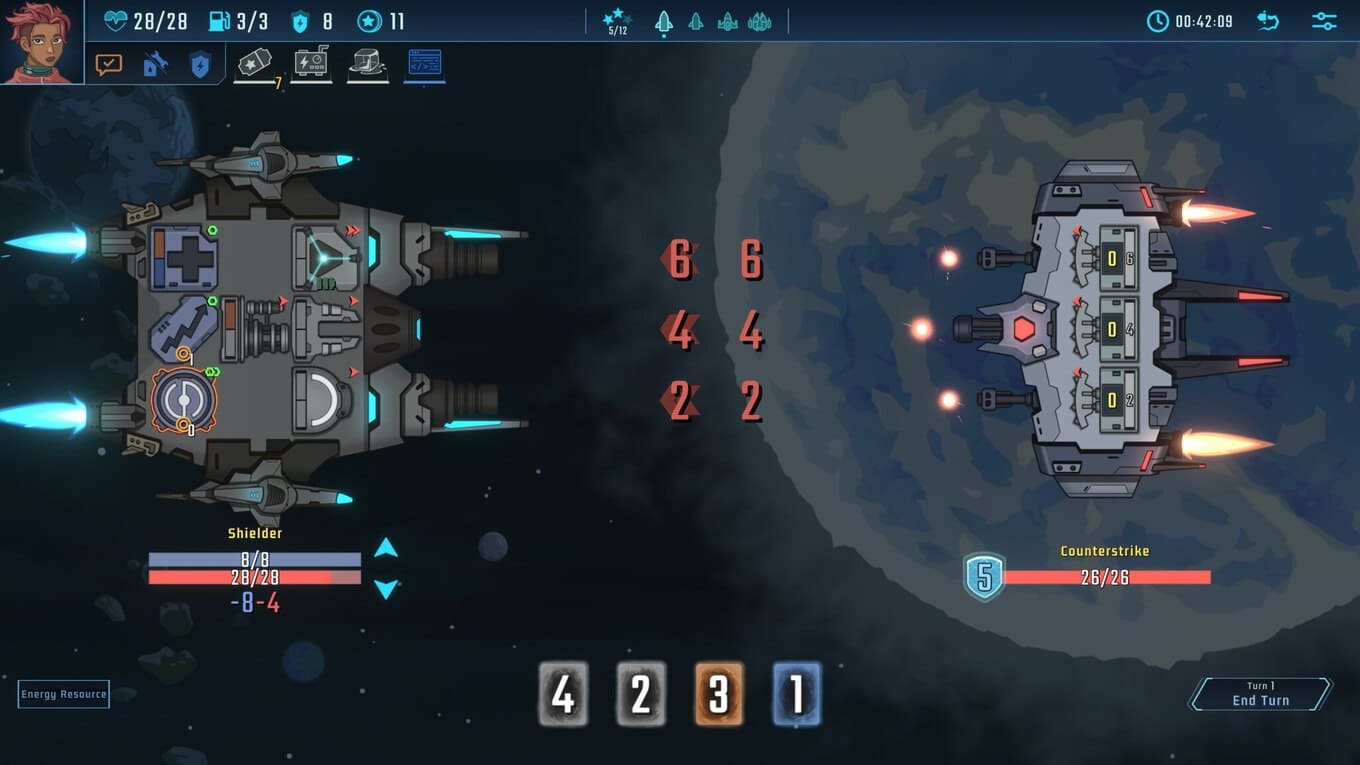Viewport: 1360px width, 765px height.
Task: Click the down arrow beside Shielder's bars
Action: 386,589
